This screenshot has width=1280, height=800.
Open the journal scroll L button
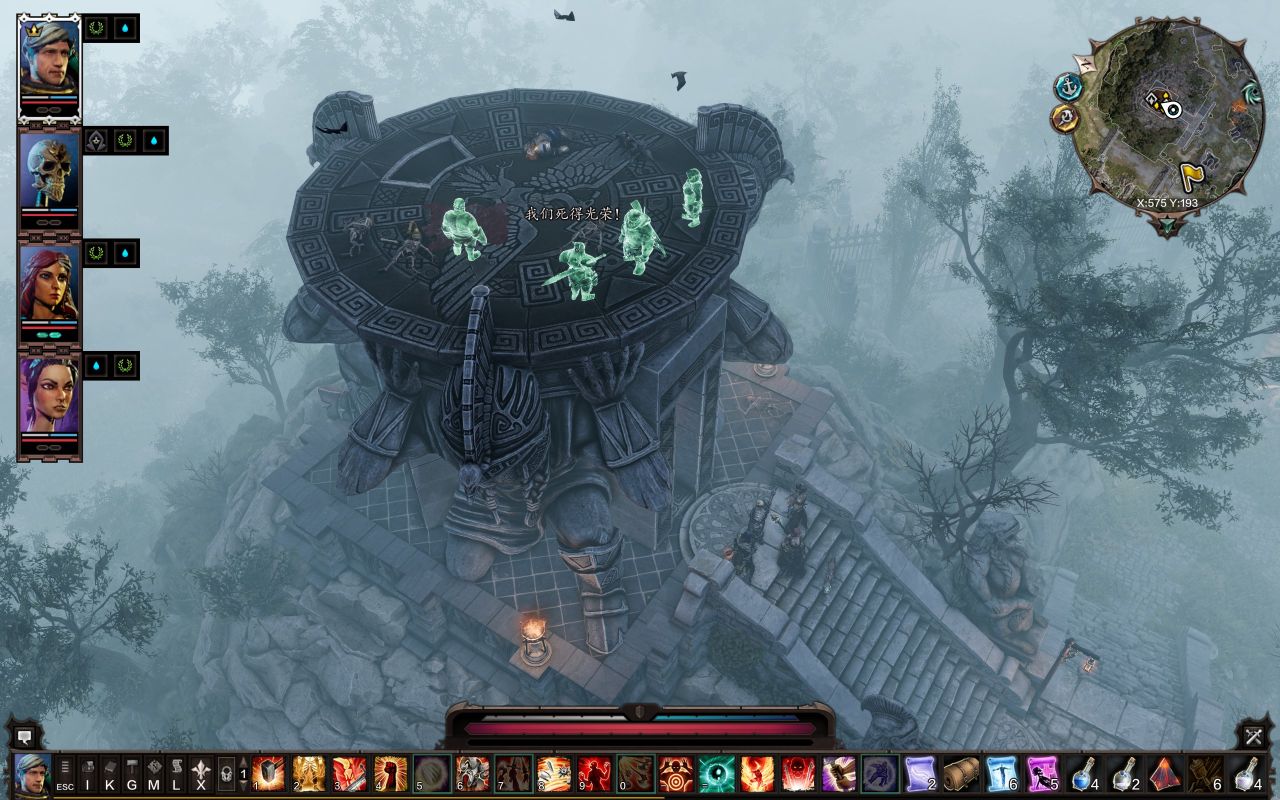pyautogui.click(x=176, y=775)
